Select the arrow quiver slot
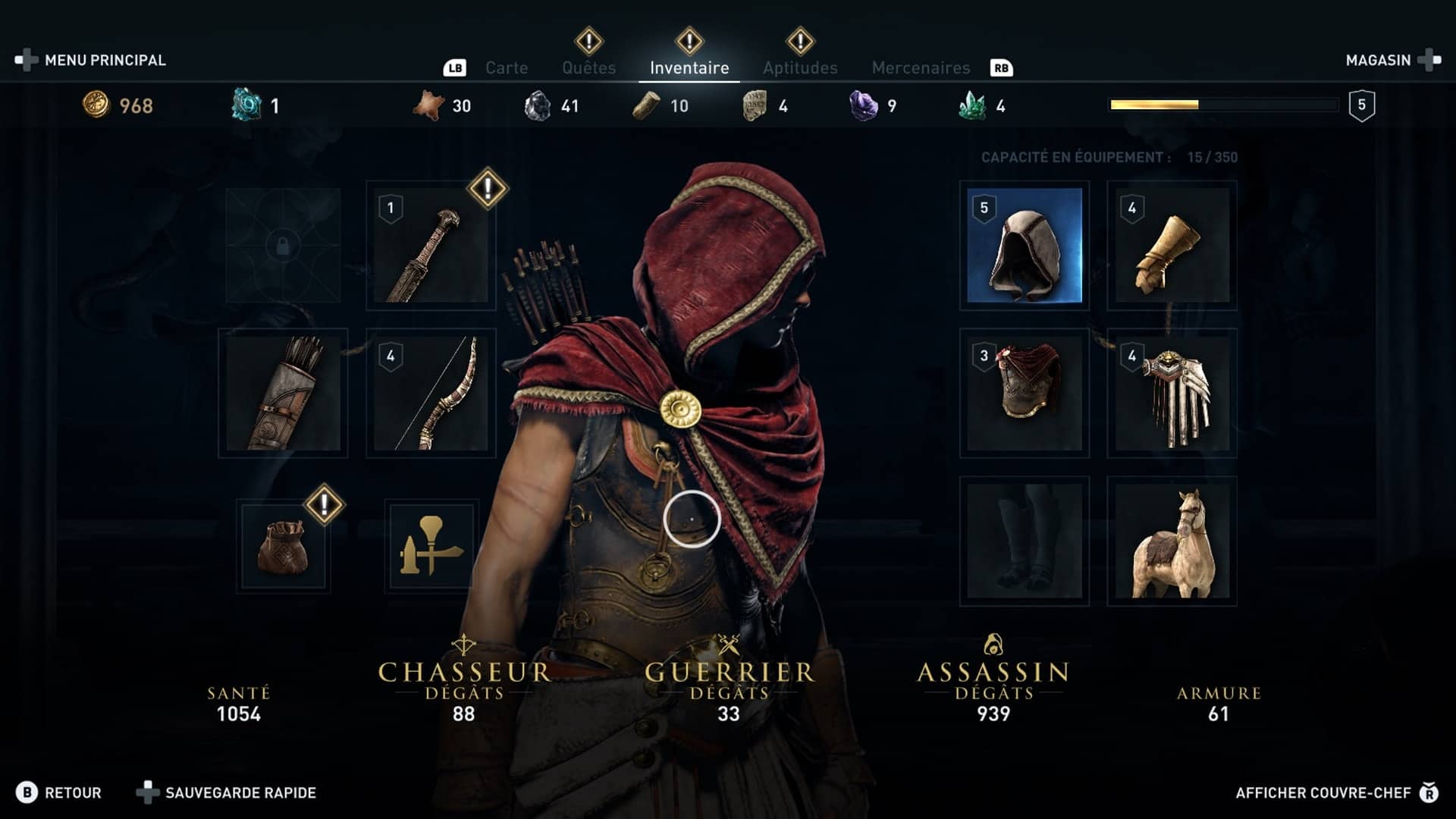1456x819 pixels. [x=283, y=393]
